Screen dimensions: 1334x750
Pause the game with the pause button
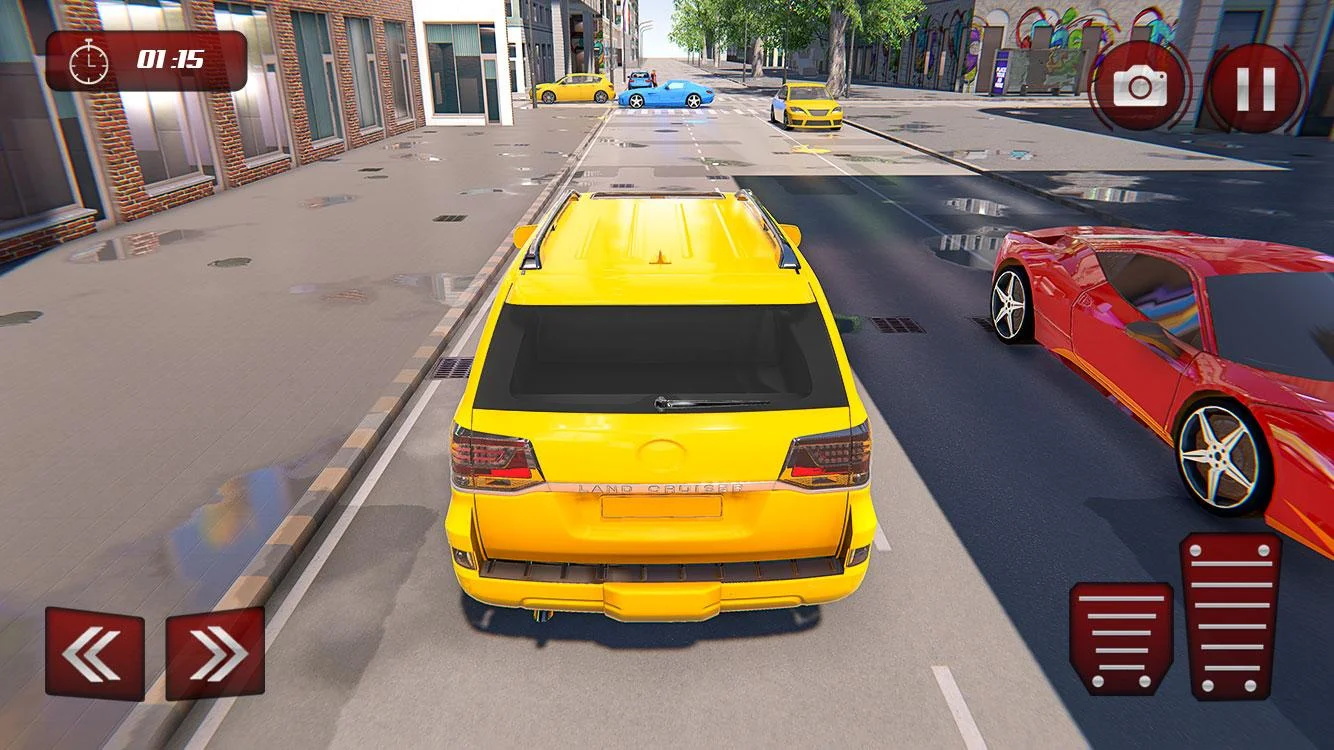coord(1256,89)
